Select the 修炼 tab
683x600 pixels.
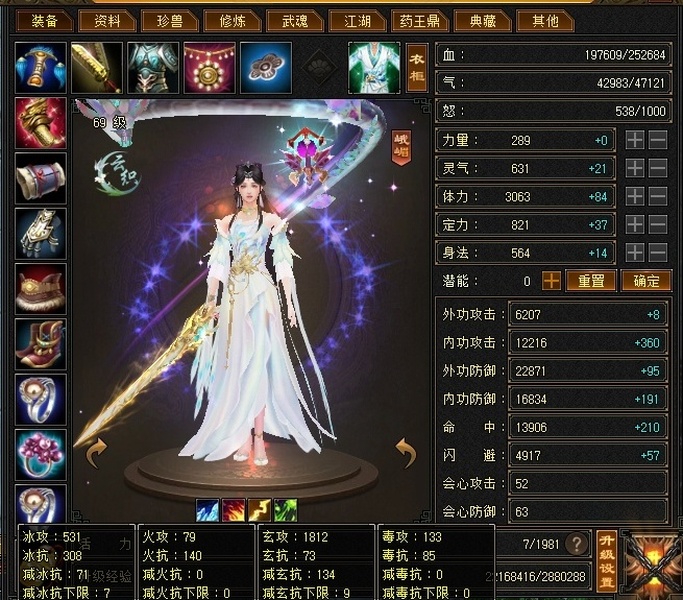click(233, 19)
